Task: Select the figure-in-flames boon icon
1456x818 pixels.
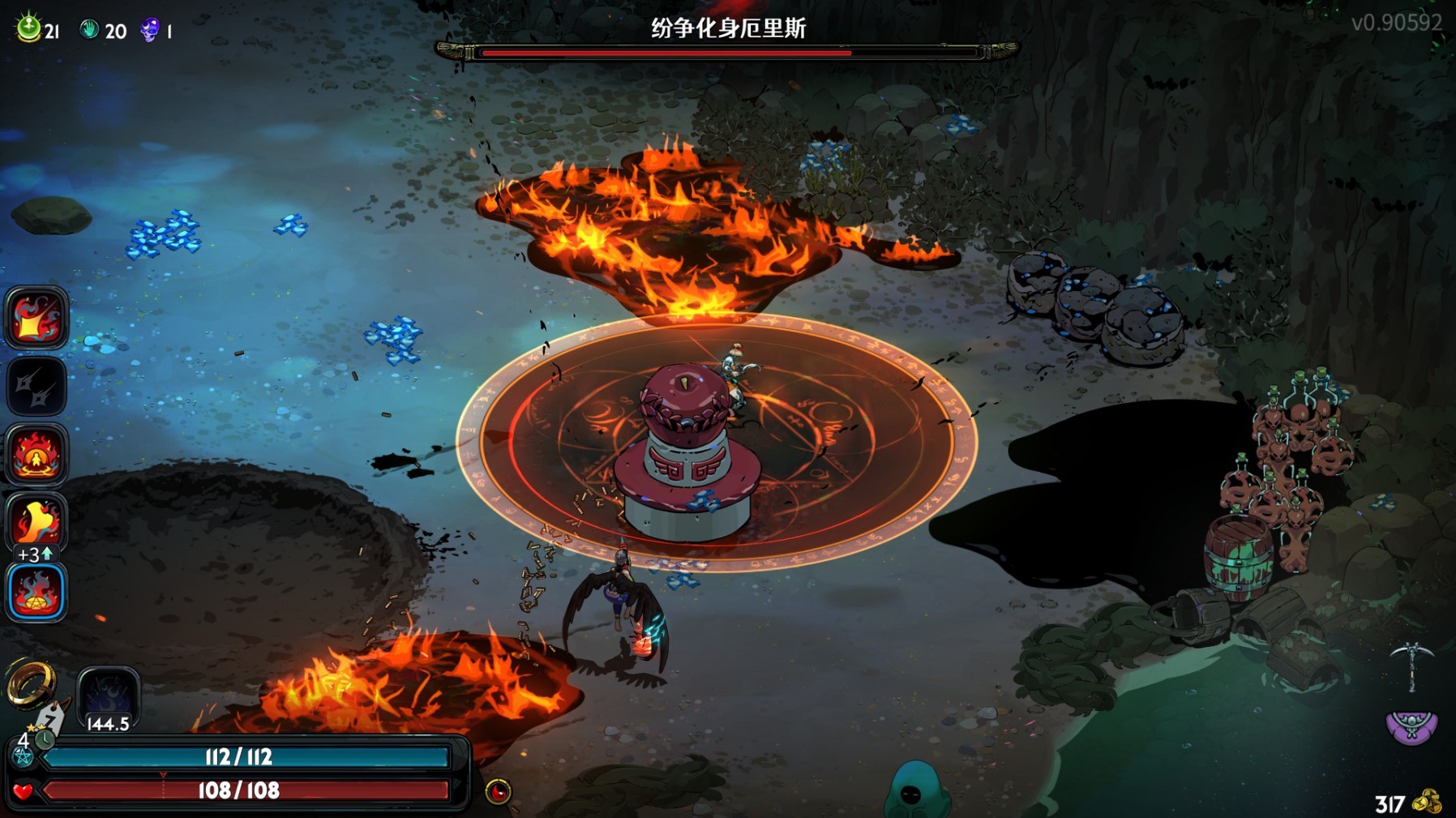Action: pos(36,454)
